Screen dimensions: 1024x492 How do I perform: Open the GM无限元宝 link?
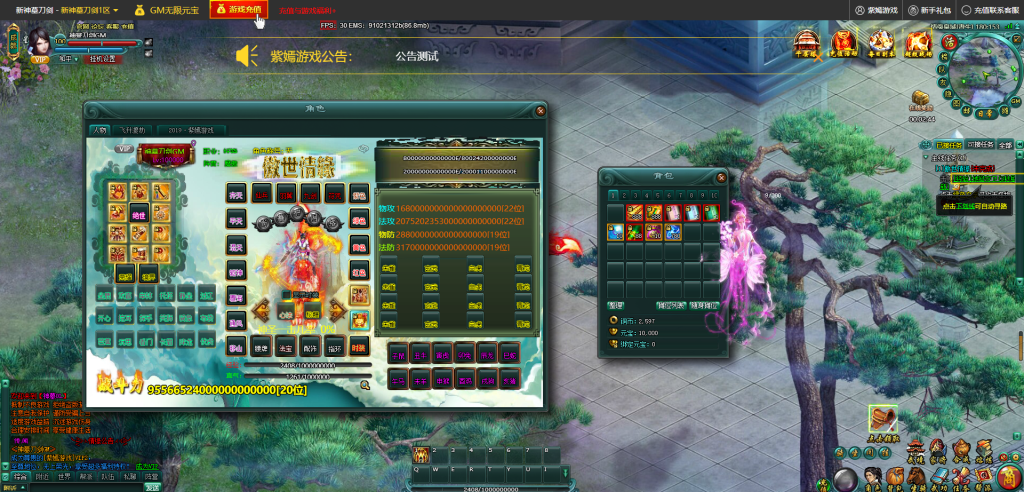(168, 9)
